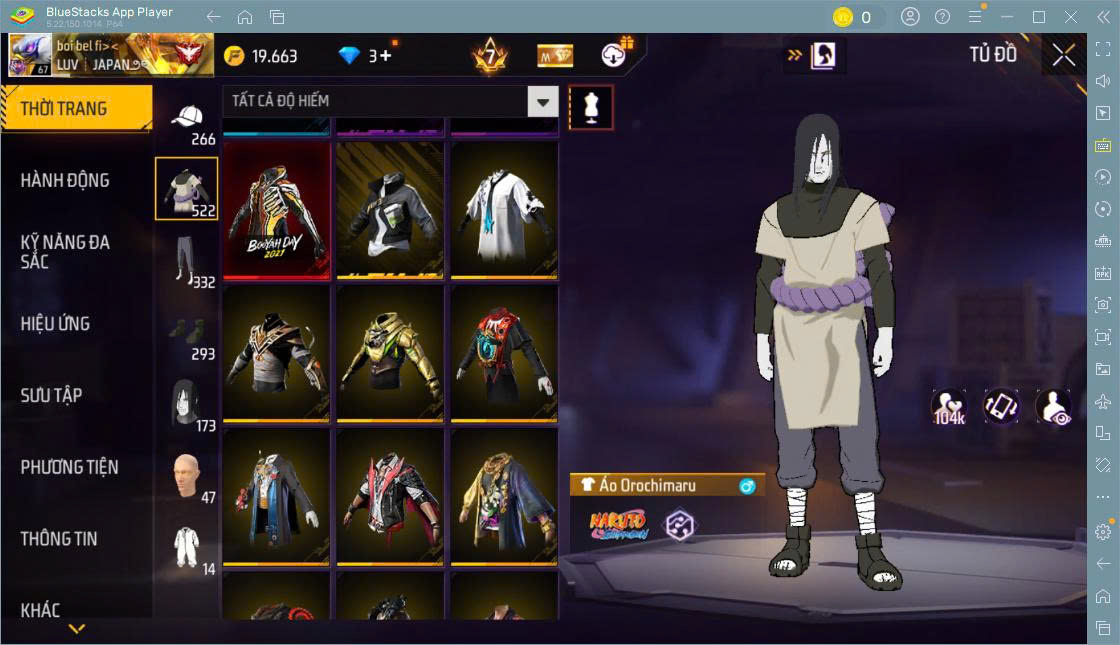The image size is (1120, 645).
Task: Switch to the Thông Tin tab
Action: pyautogui.click(x=59, y=539)
